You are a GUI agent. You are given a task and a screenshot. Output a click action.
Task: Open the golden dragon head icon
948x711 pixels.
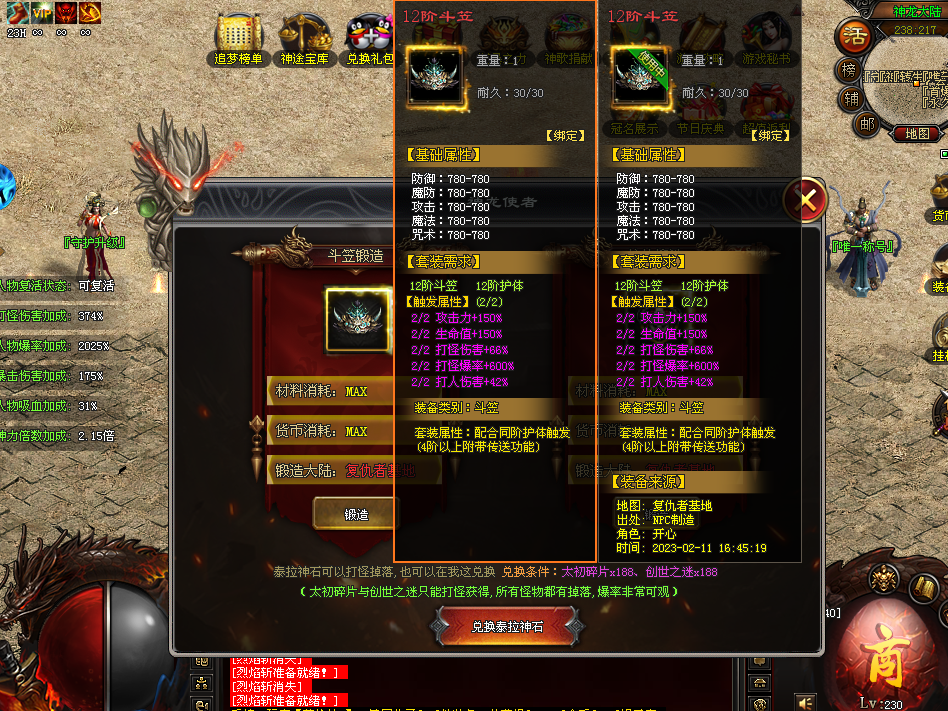click(883, 577)
